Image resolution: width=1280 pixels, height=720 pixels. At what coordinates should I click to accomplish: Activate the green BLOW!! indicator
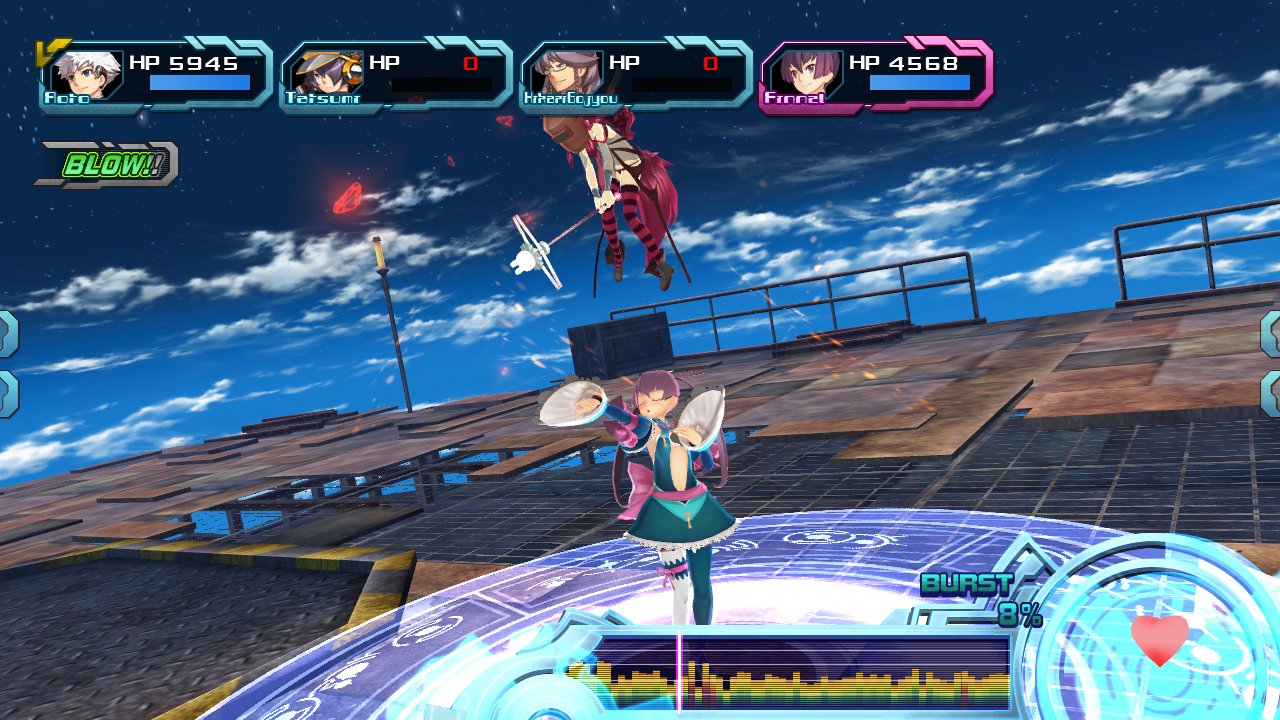(108, 165)
